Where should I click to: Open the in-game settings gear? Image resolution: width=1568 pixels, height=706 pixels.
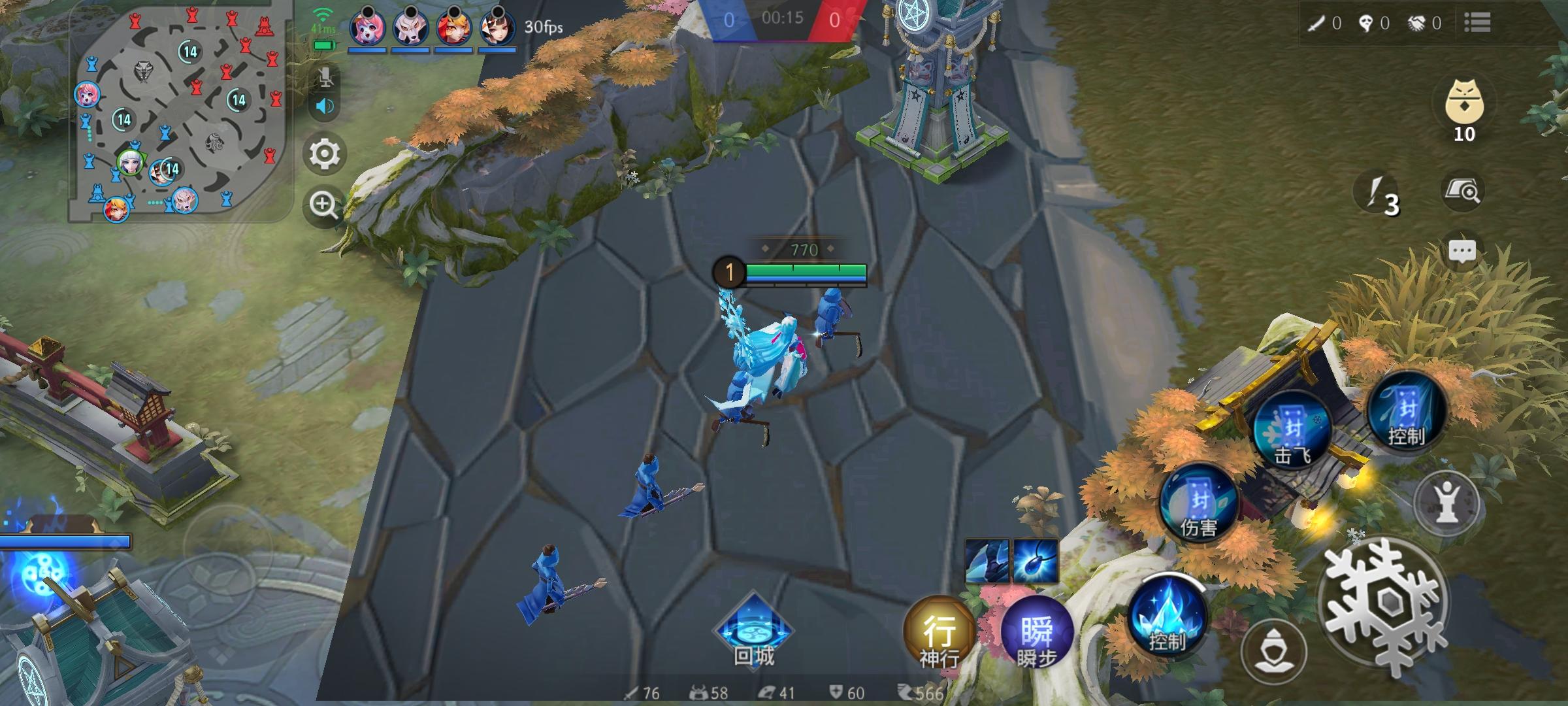pyautogui.click(x=323, y=155)
